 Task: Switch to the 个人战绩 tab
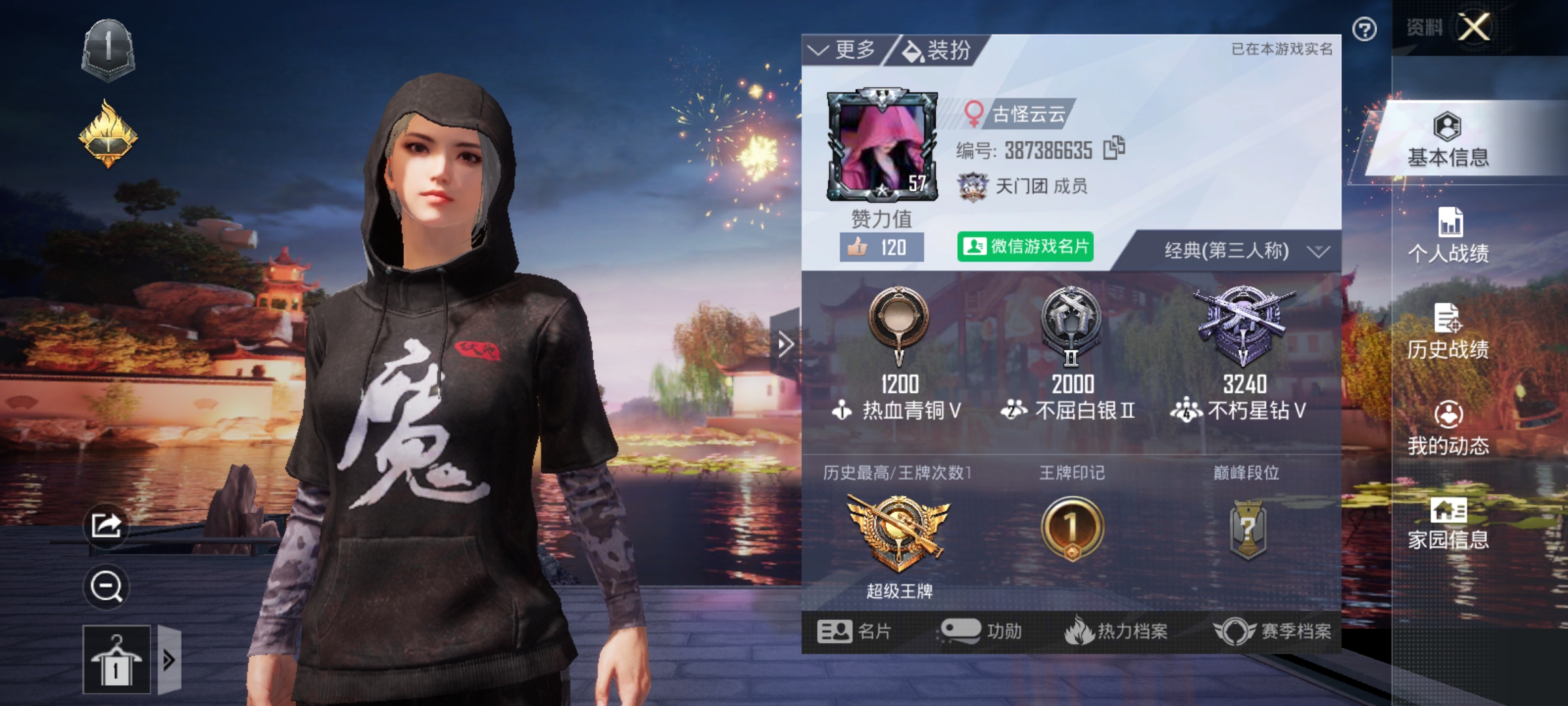click(1448, 235)
